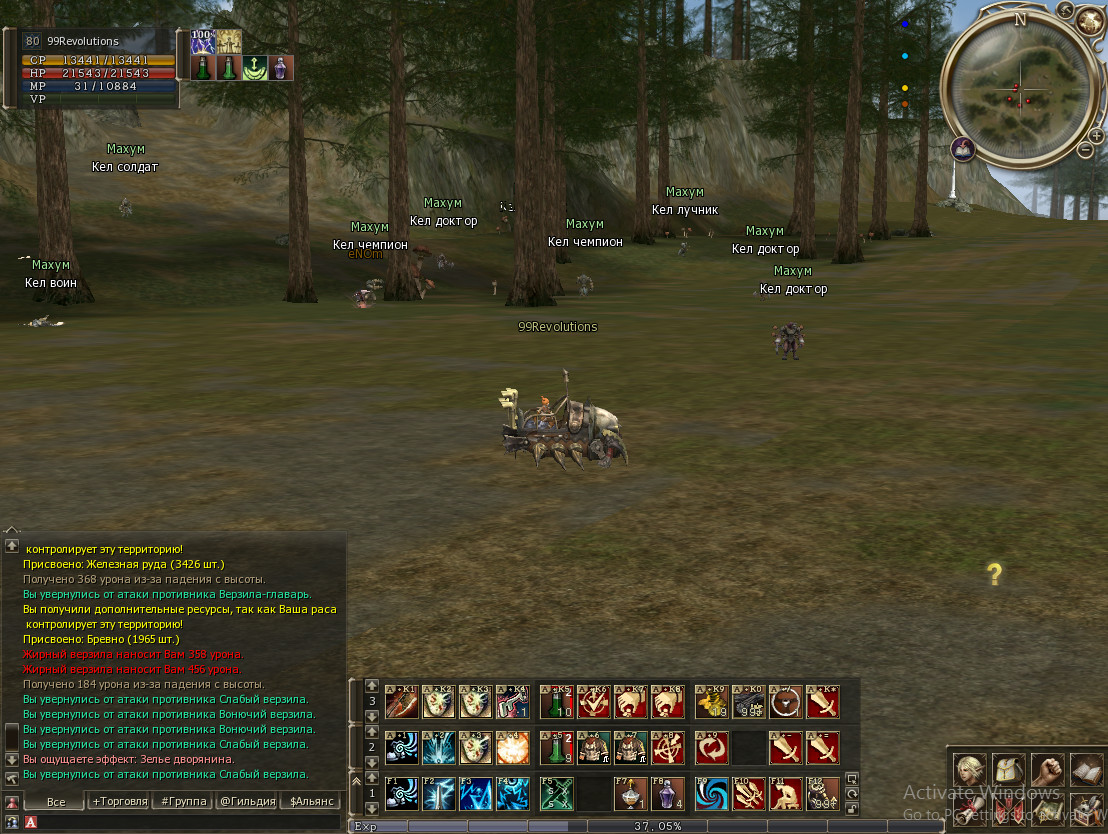
Task: Activate the F2 lightning sword skill
Action: pyautogui.click(x=438, y=794)
